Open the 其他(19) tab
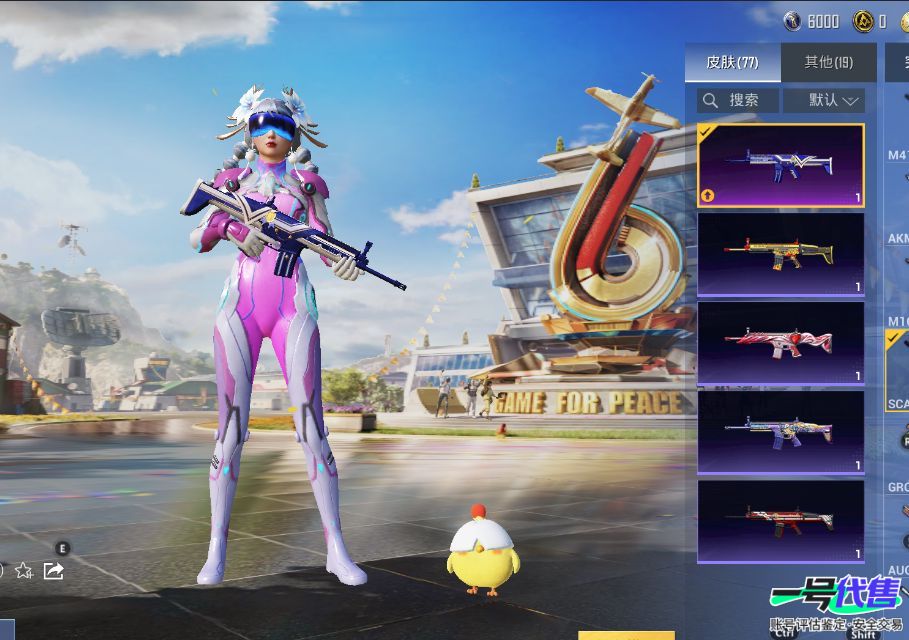The image size is (909, 640). pyautogui.click(x=828, y=62)
